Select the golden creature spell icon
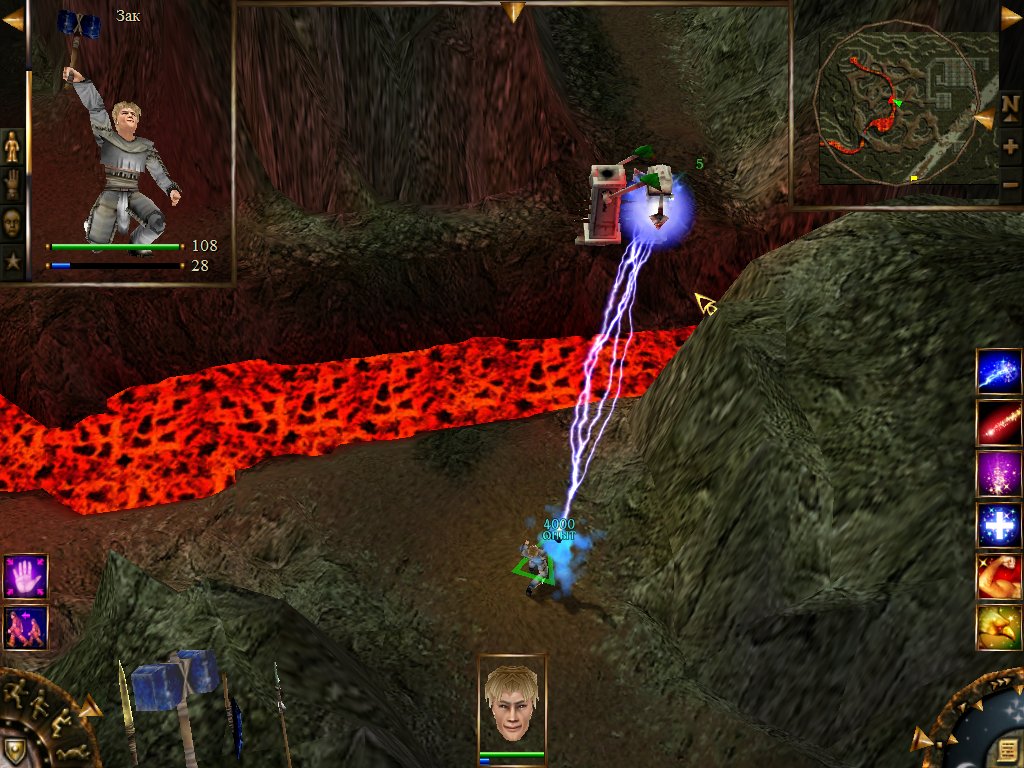Image resolution: width=1024 pixels, height=768 pixels. click(998, 627)
